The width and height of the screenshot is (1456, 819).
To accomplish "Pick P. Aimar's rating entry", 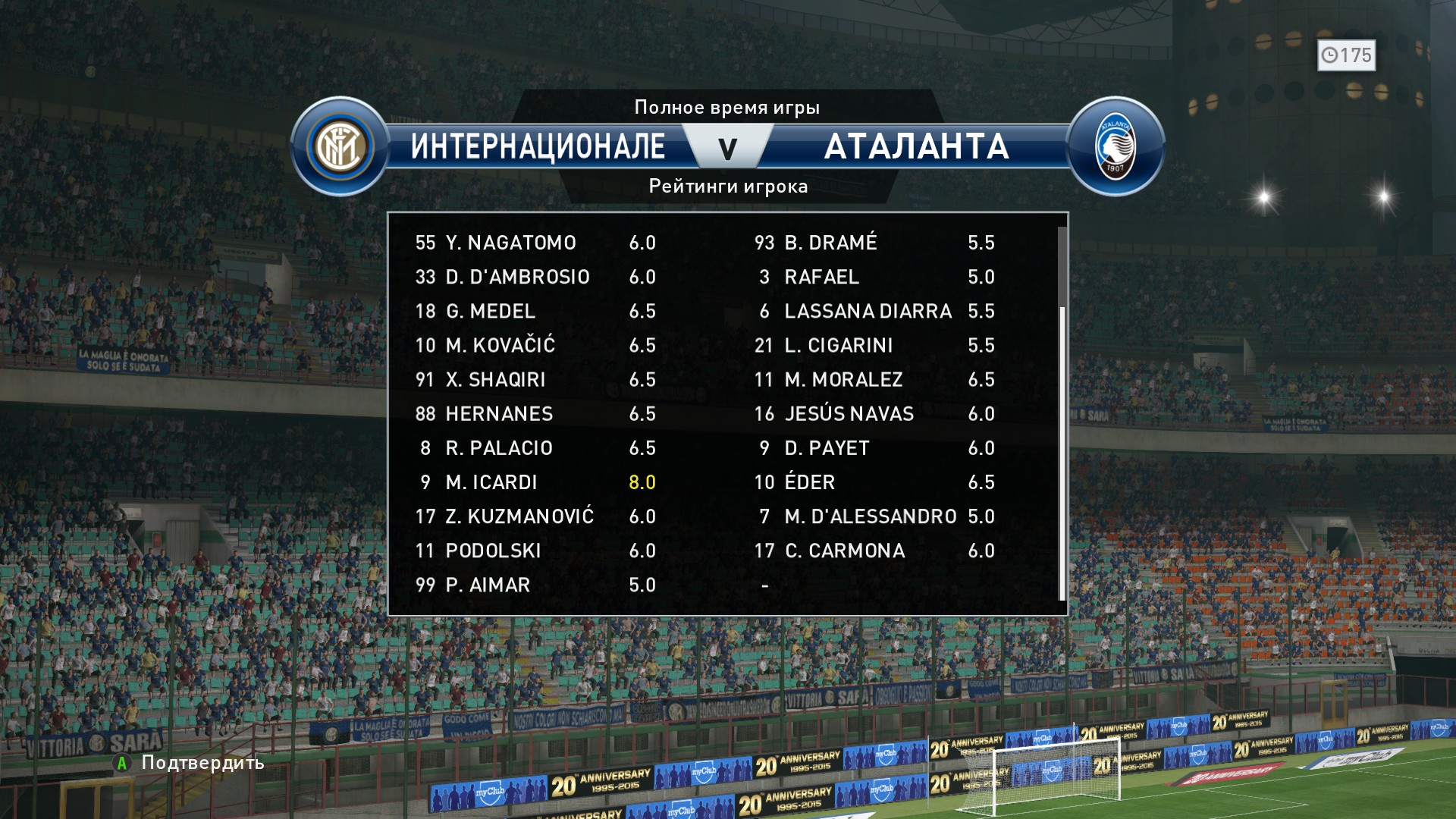I will click(535, 585).
